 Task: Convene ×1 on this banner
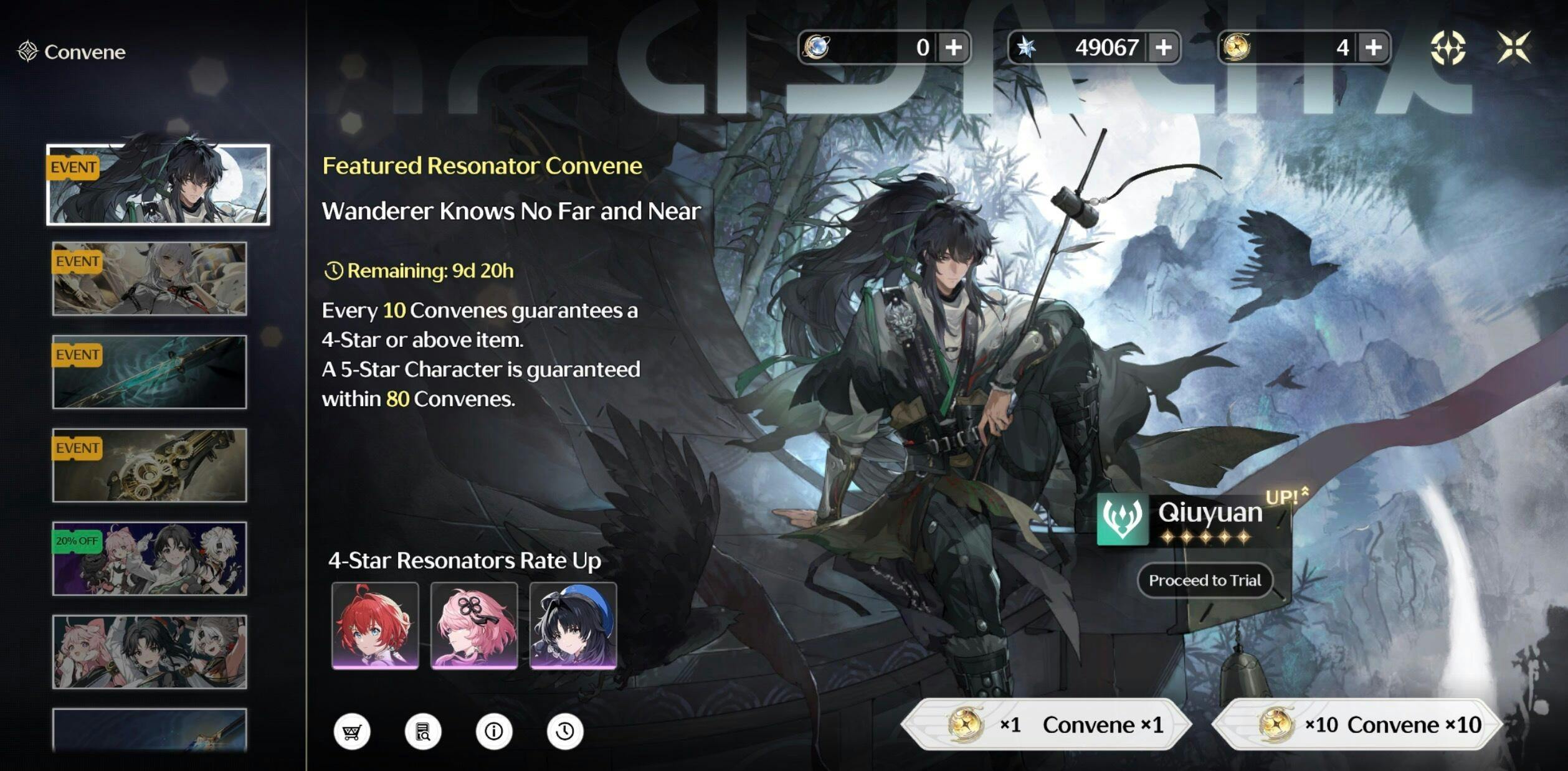(1047, 724)
